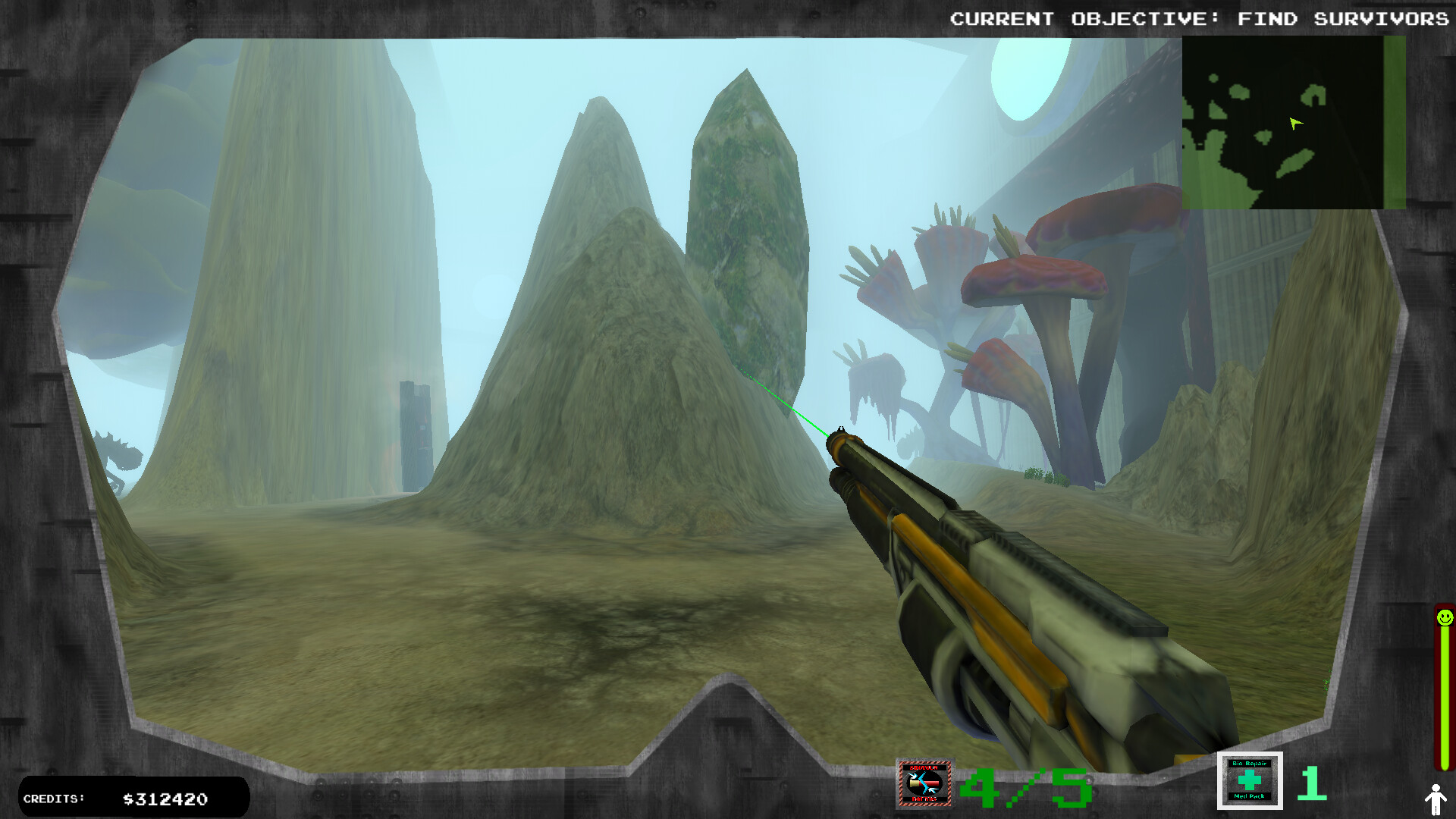This screenshot has width=1456, height=819.
Task: Select the standing person stance icon
Action: pos(1436,799)
